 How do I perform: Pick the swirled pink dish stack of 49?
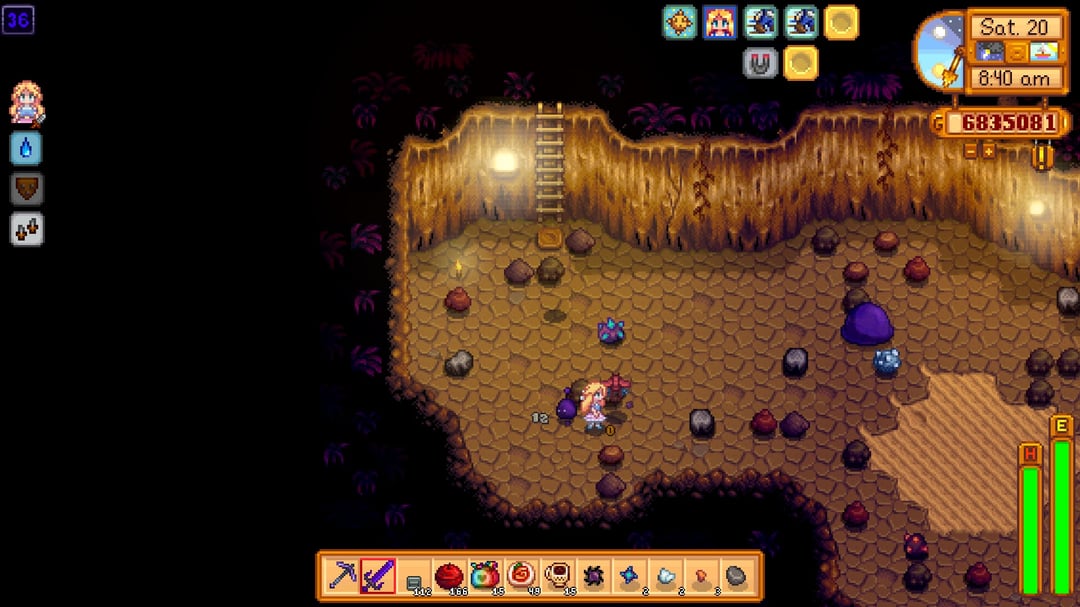click(x=521, y=576)
